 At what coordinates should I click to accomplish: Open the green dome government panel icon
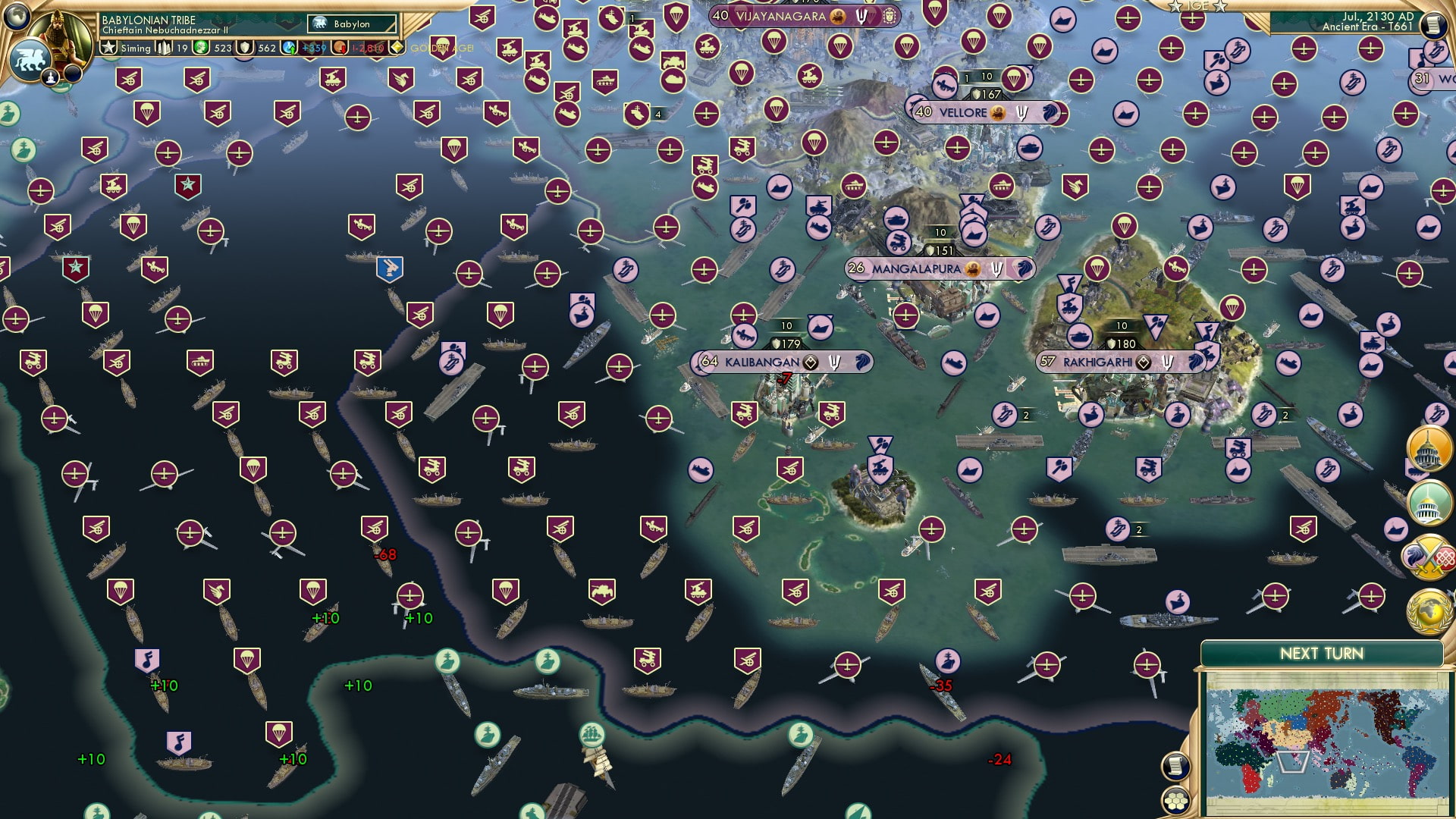[1429, 502]
